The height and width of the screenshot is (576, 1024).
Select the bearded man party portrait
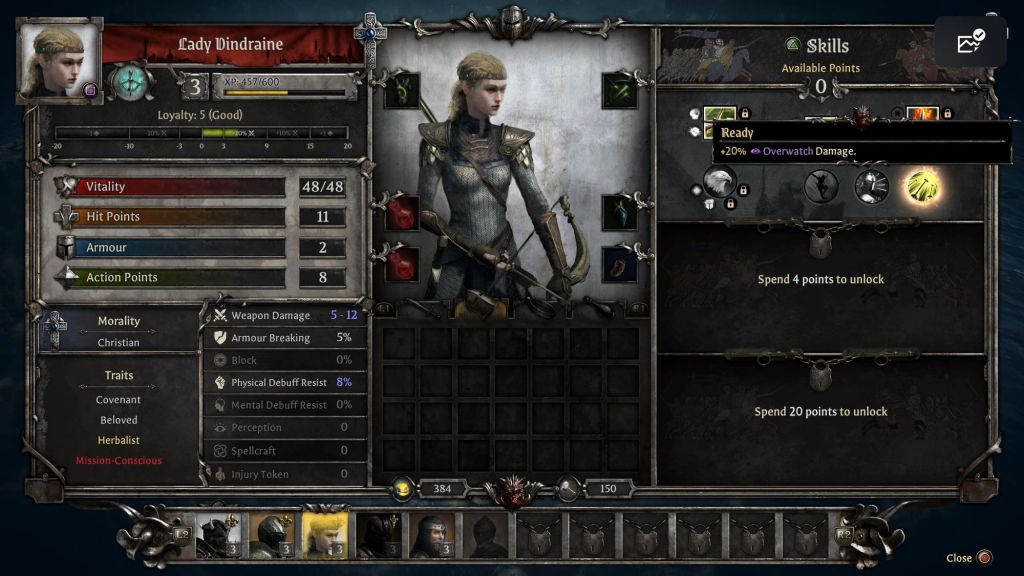[432, 535]
